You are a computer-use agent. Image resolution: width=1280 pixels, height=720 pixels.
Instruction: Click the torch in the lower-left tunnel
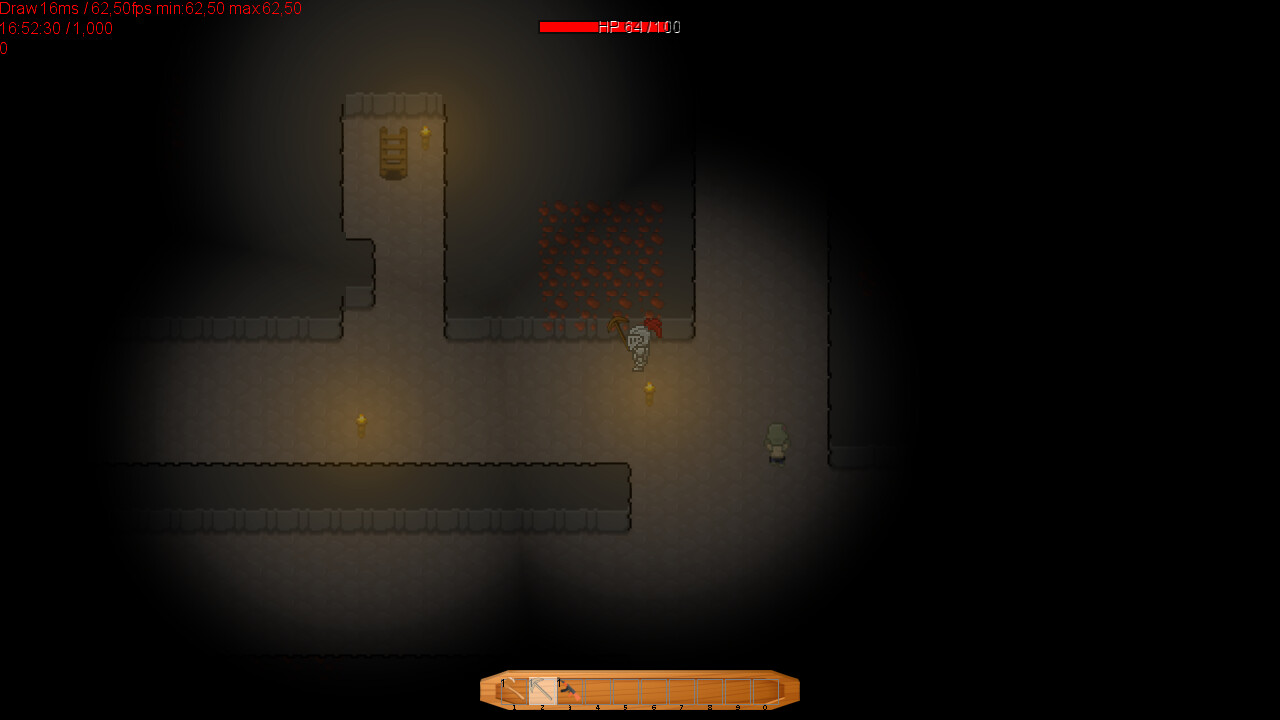pyautogui.click(x=360, y=423)
